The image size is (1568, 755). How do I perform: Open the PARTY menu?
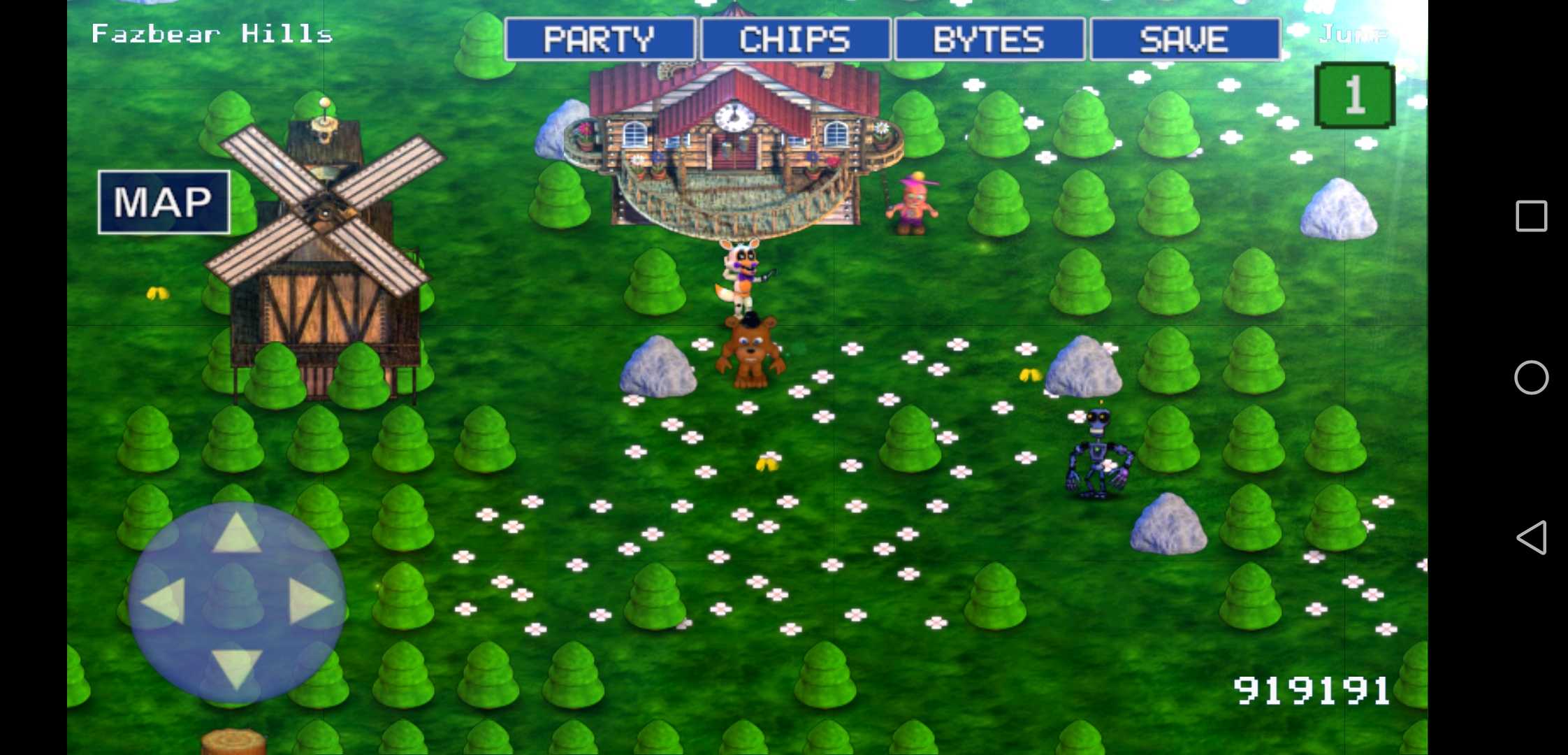coord(600,40)
